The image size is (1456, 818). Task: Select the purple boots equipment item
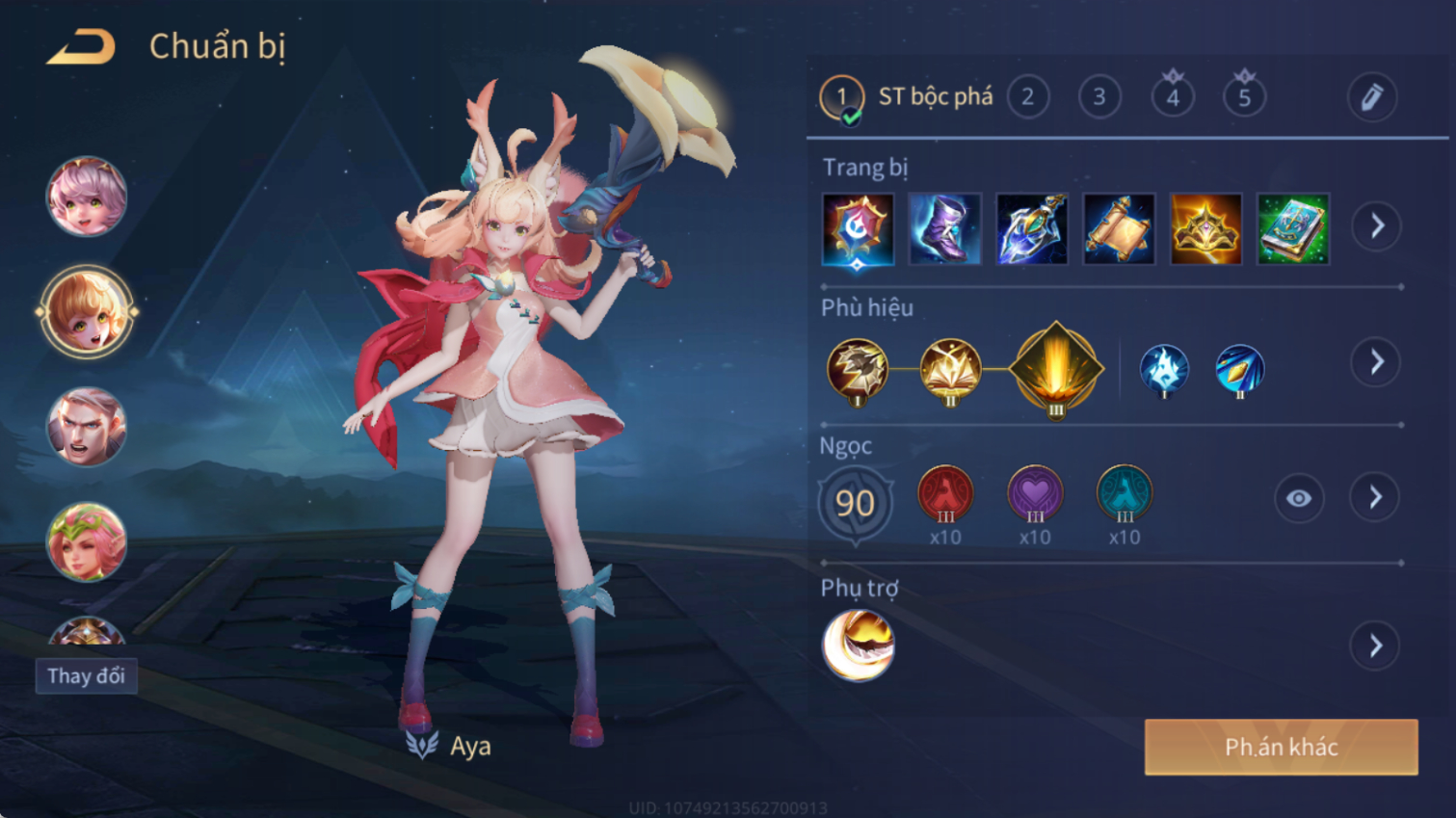(x=944, y=229)
